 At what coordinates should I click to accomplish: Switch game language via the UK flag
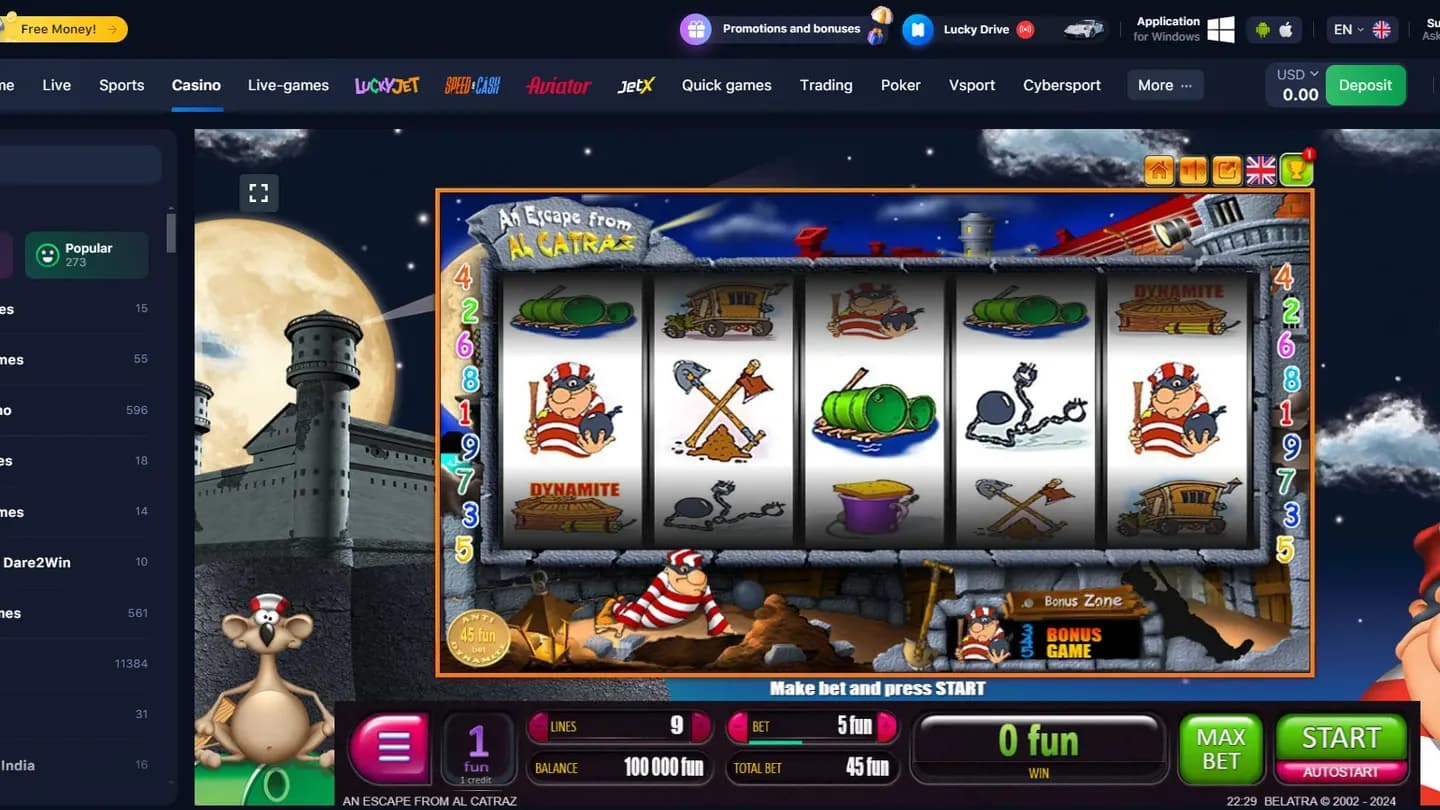click(1260, 169)
